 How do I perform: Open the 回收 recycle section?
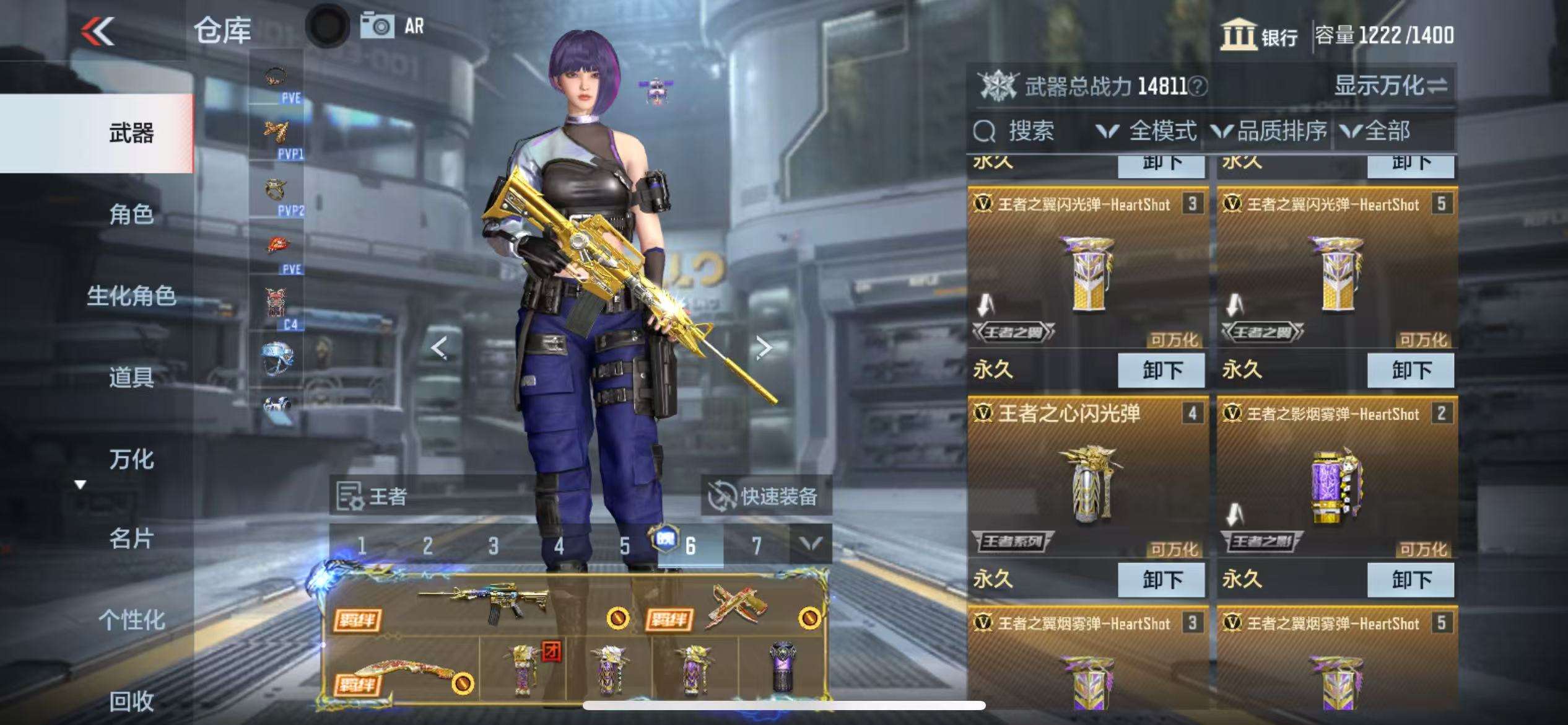131,701
